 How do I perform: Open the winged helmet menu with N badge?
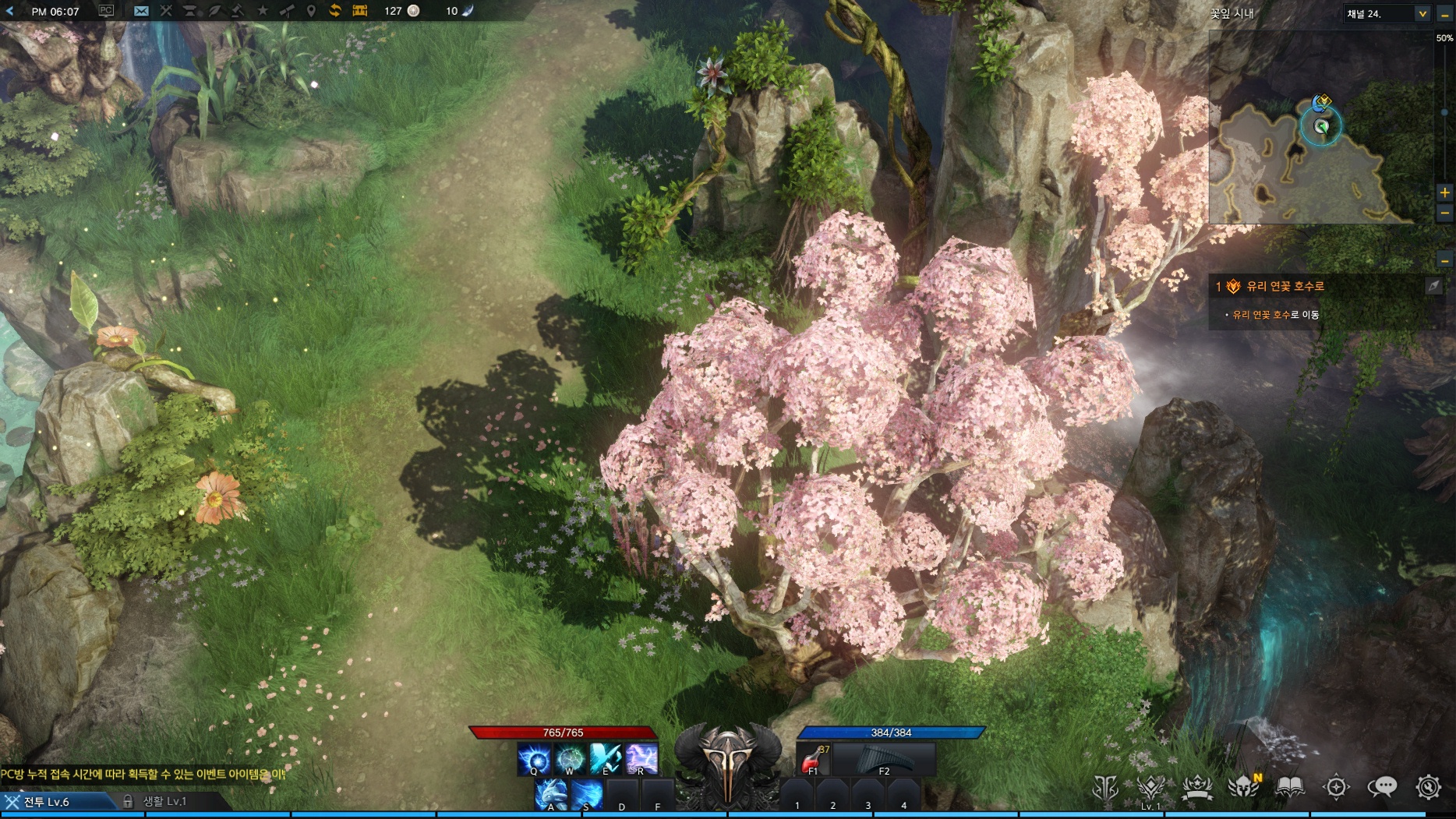(x=1243, y=787)
